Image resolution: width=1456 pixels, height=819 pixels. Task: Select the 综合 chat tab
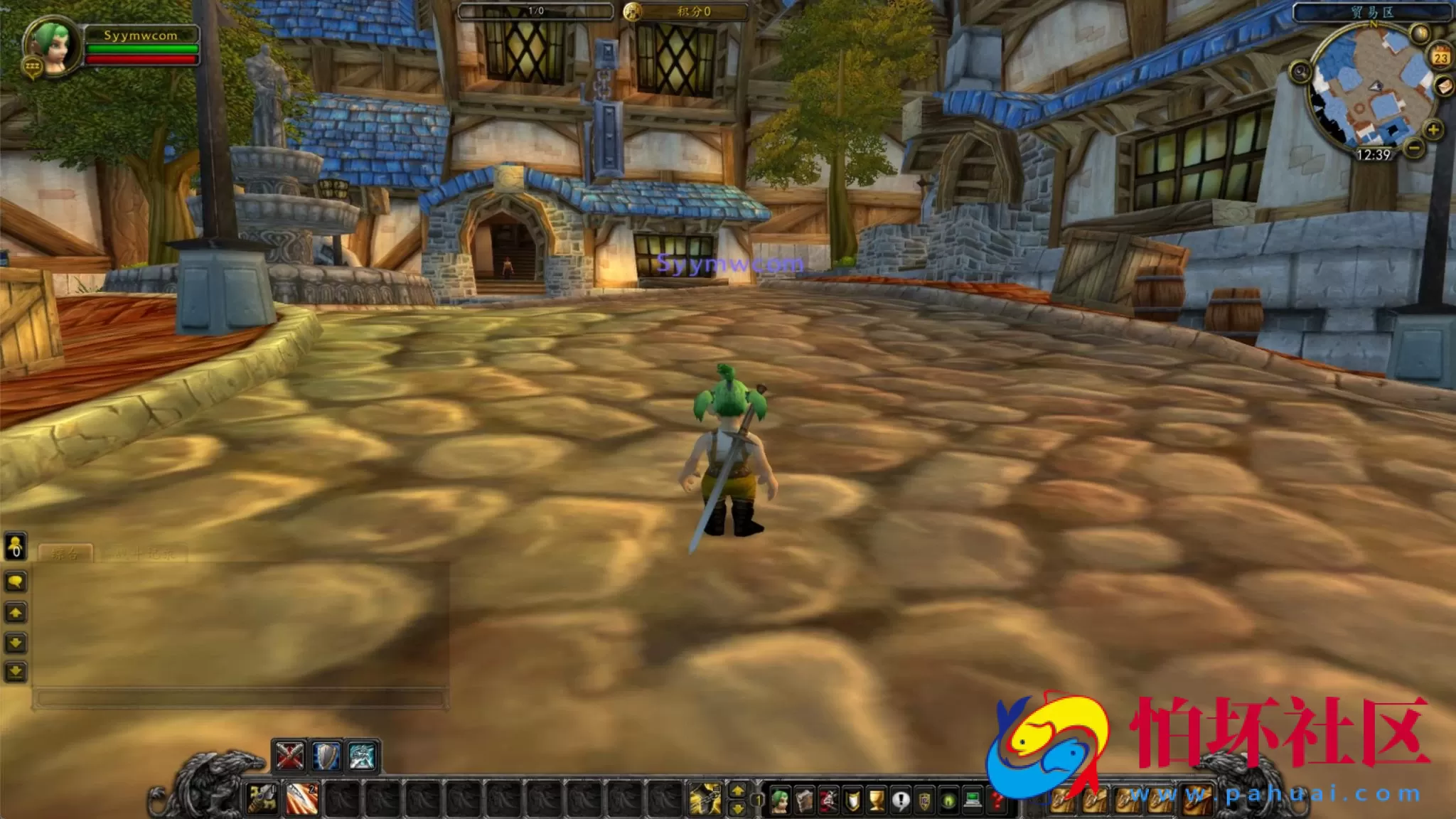click(65, 552)
